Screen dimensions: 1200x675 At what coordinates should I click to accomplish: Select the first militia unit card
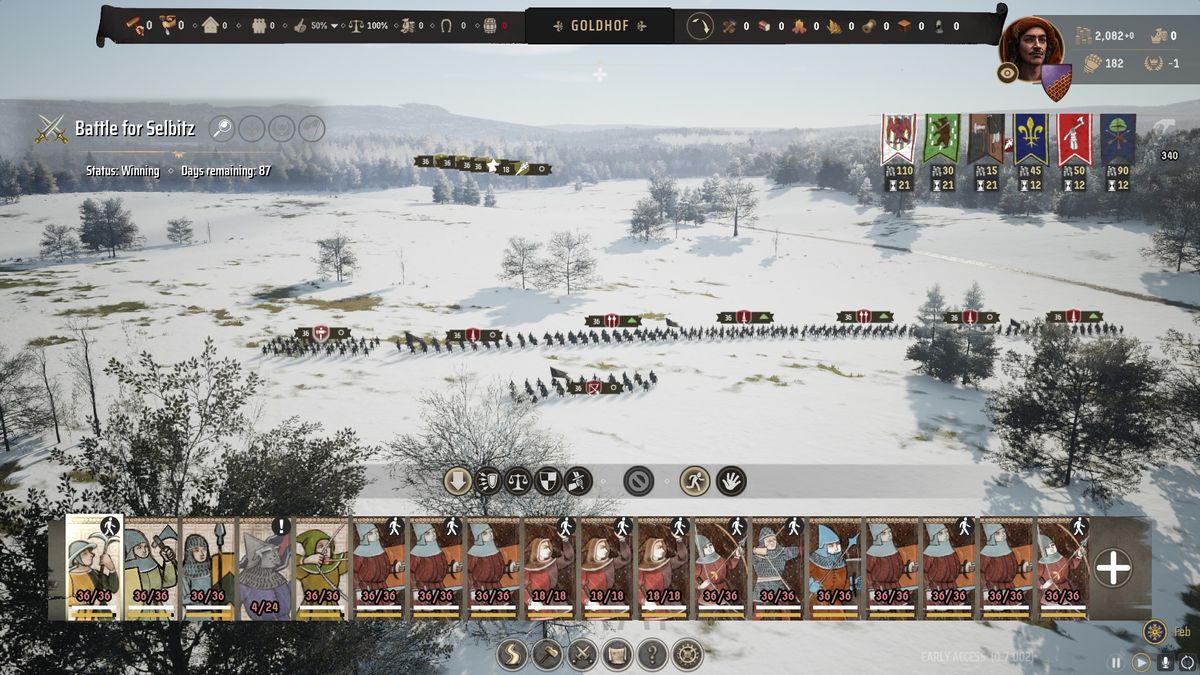(x=94, y=567)
